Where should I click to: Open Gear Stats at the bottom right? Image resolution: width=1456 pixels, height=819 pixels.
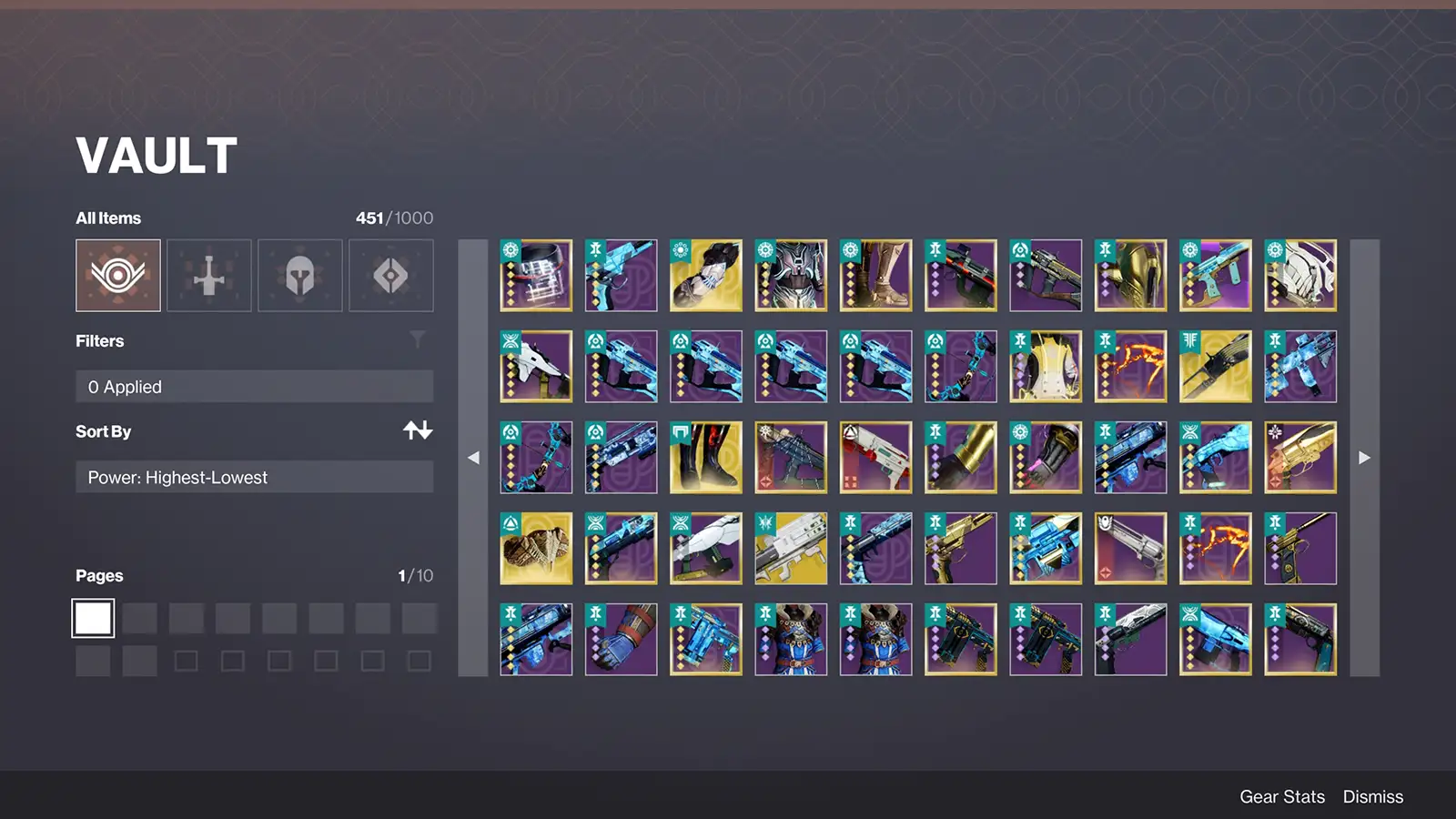[x=1282, y=796]
